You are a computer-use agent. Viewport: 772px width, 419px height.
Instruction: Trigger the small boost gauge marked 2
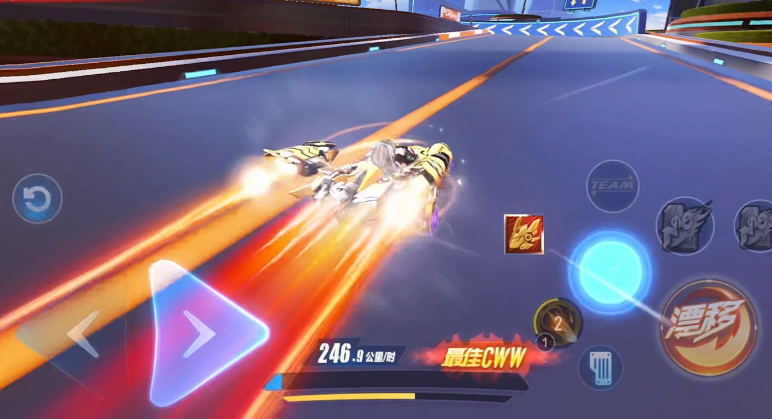557,322
